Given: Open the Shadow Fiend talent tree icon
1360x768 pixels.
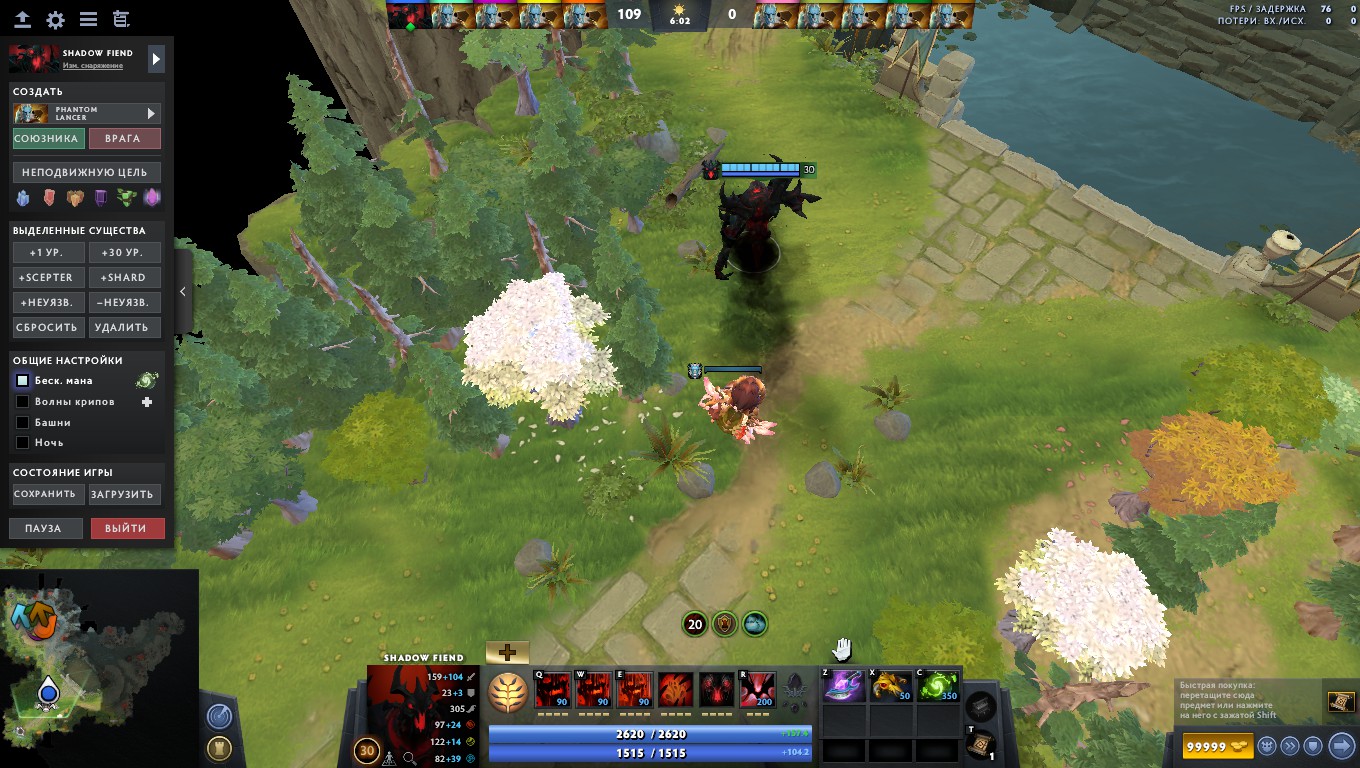Looking at the screenshot, I should click(x=509, y=690).
